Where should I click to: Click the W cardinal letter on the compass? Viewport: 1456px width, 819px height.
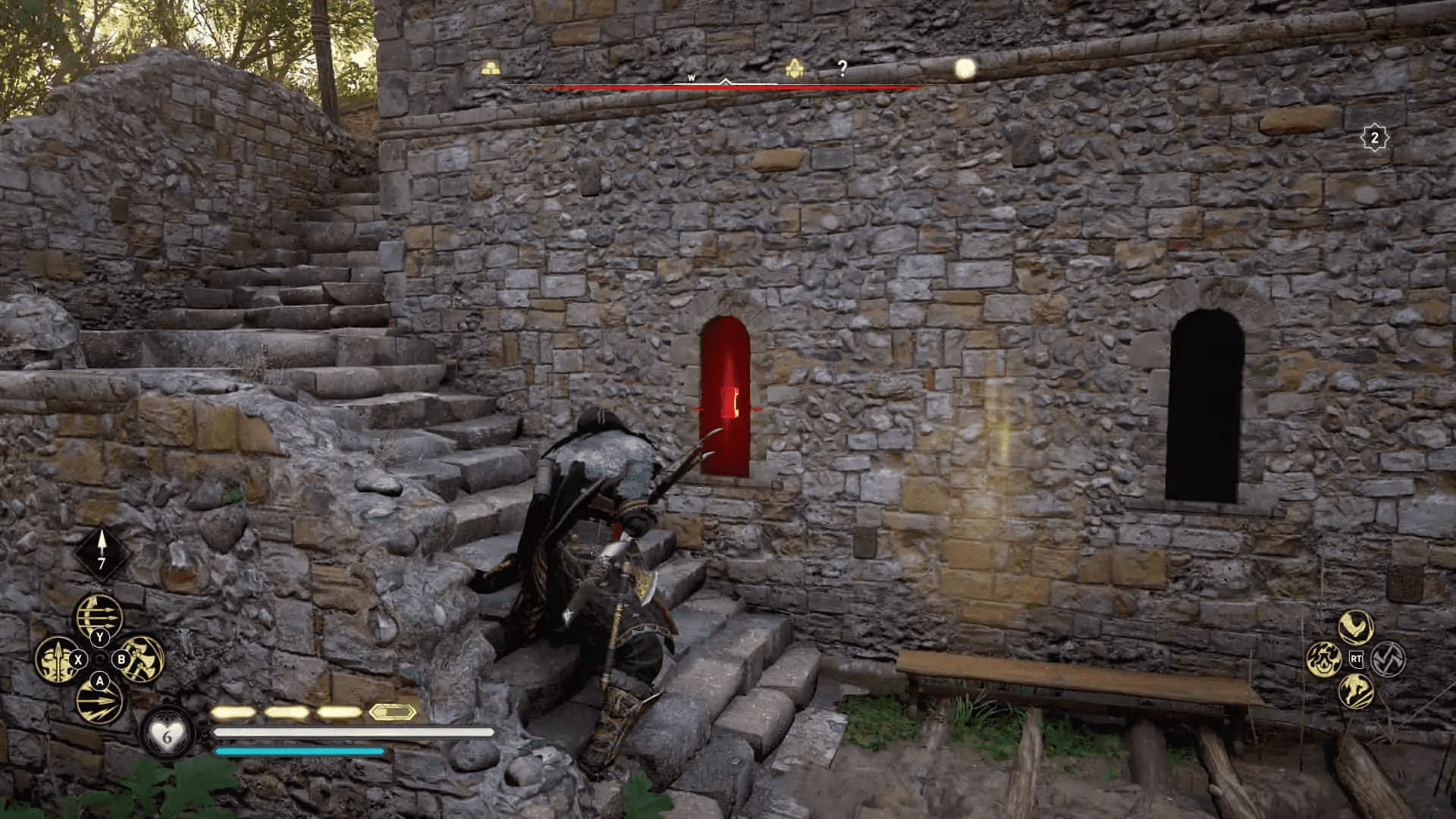coord(692,77)
